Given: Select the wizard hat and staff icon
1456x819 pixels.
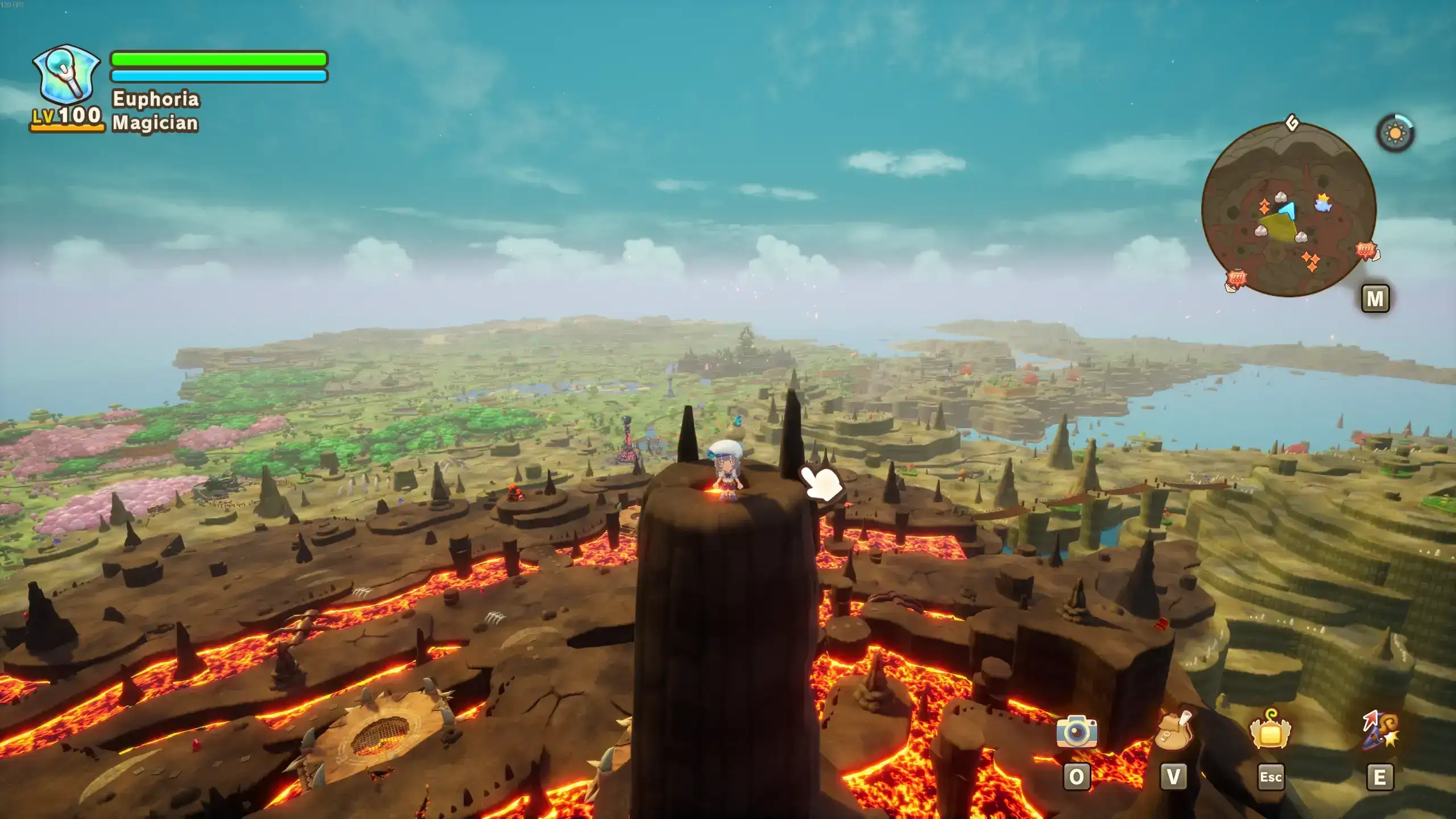Looking at the screenshot, I should pos(1380,730).
